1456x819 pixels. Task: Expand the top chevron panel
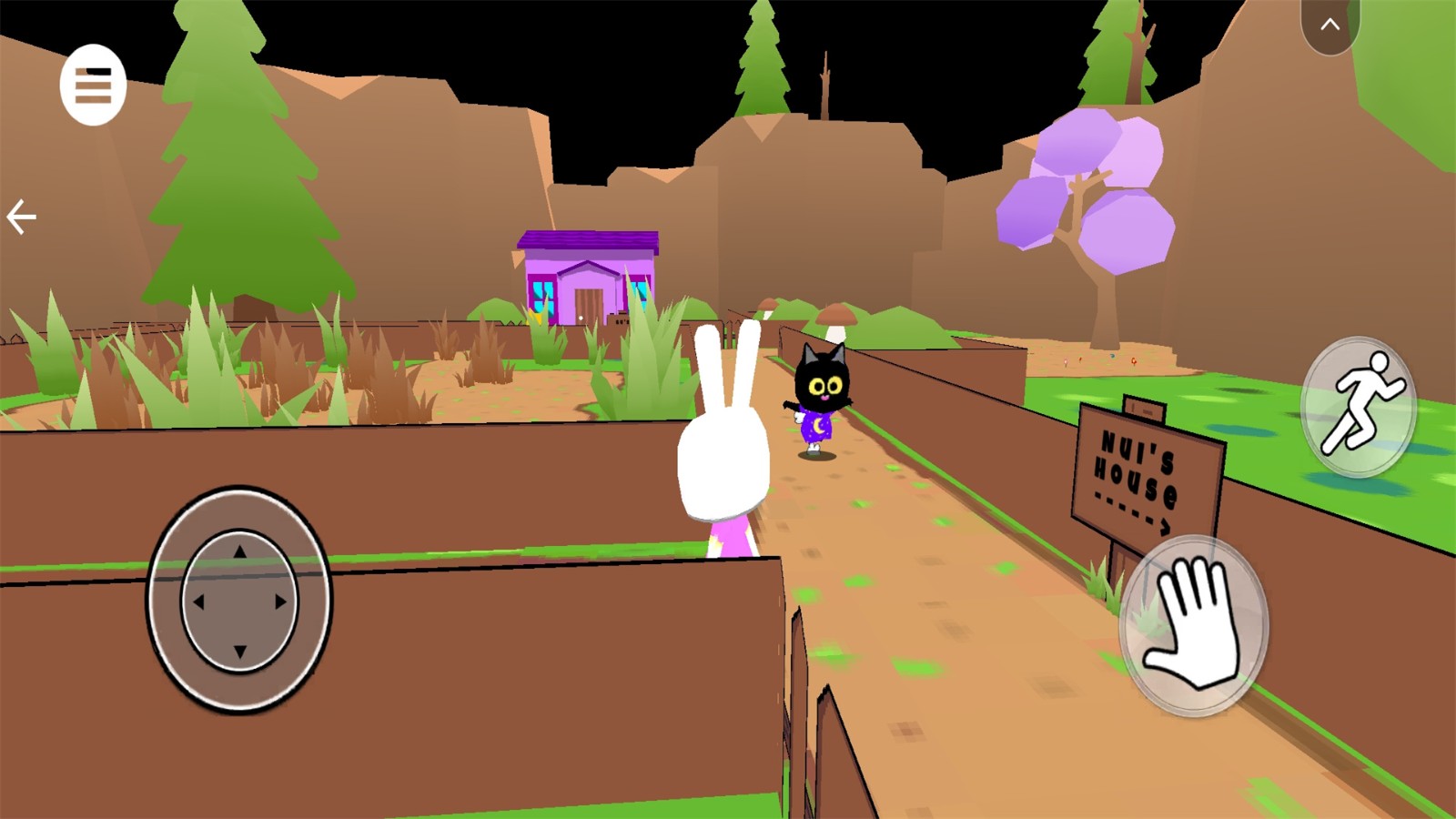coord(1330,25)
